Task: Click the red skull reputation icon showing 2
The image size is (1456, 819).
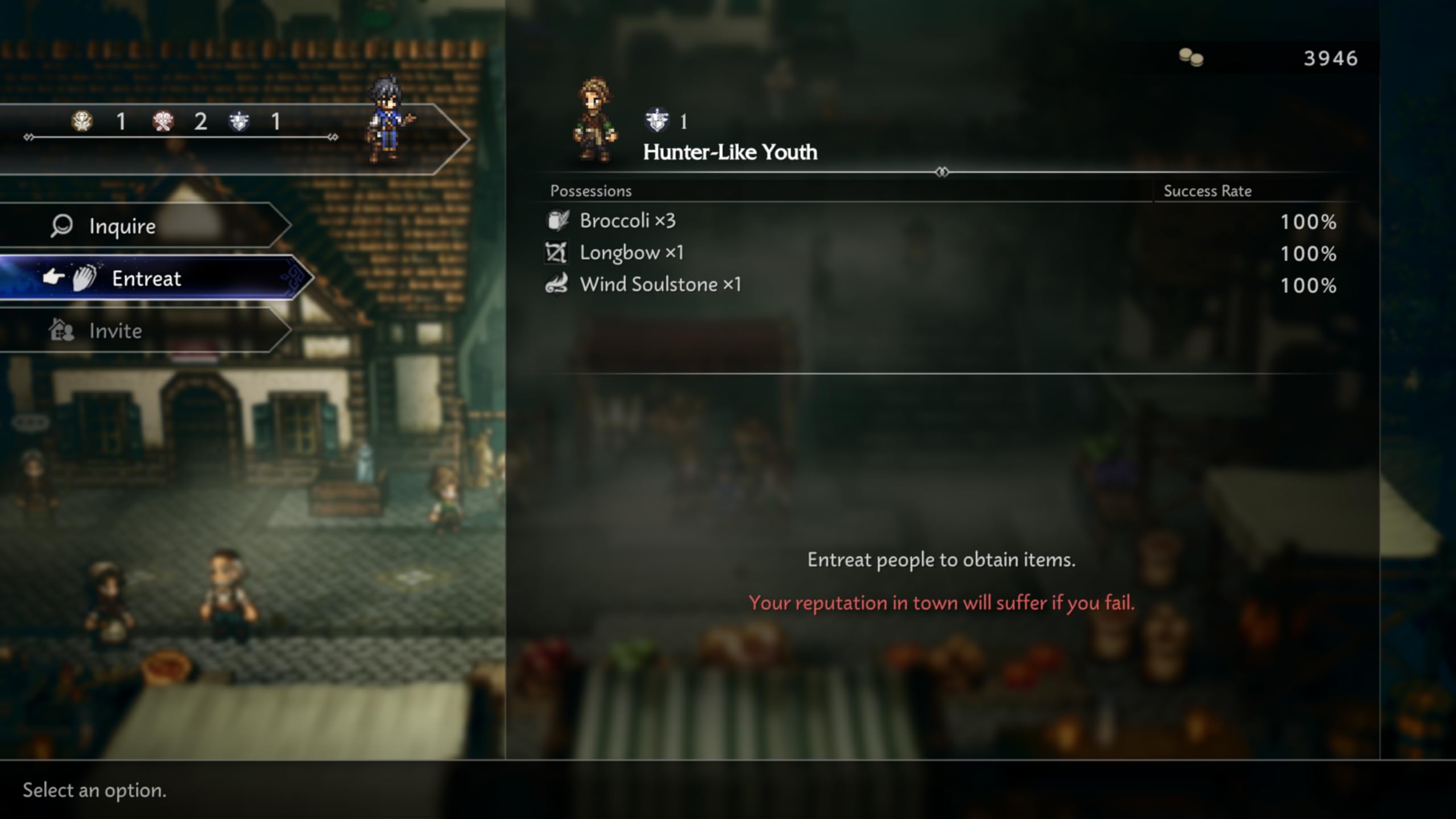Action: (x=162, y=121)
